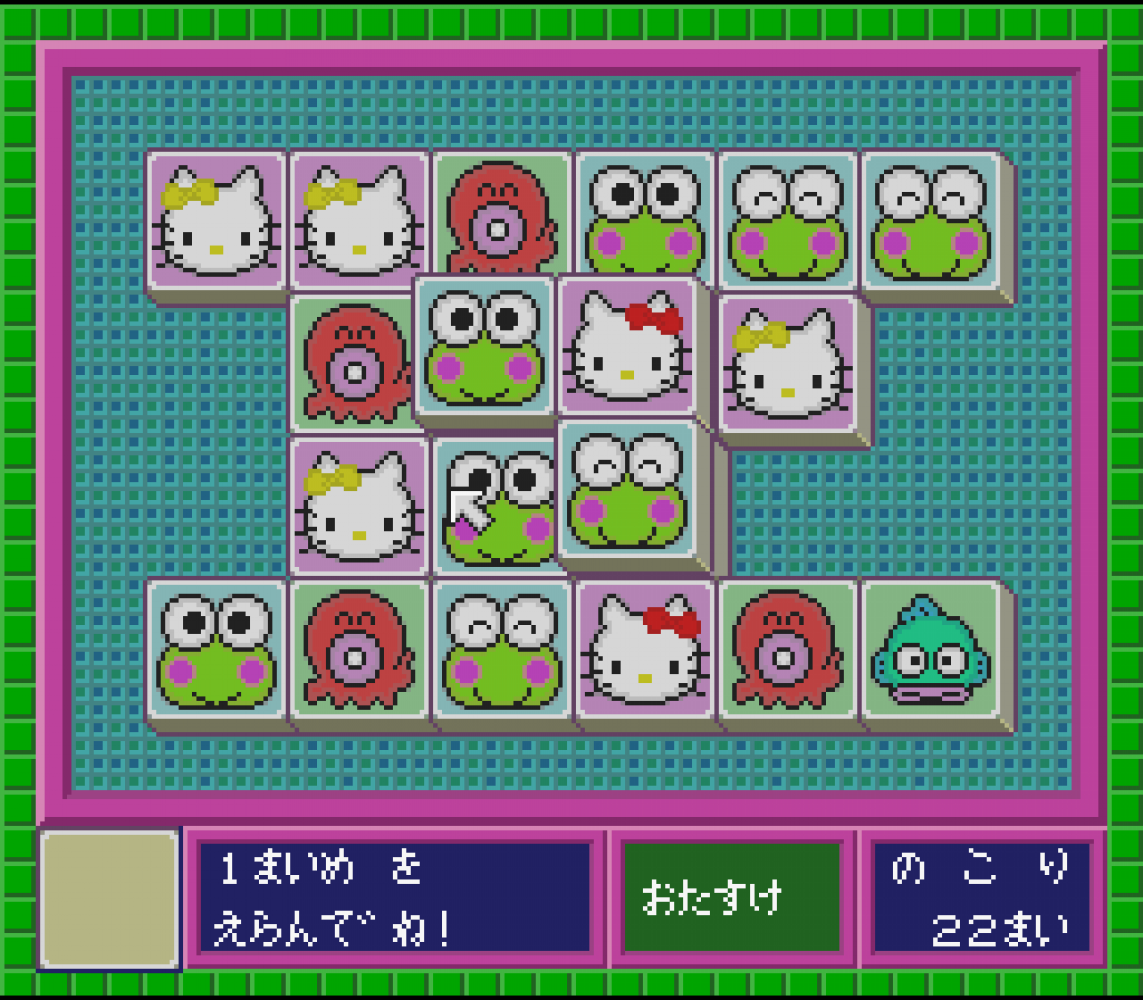
Task: Select the raised red-bow Hello Kitty tile
Action: (x=627, y=345)
